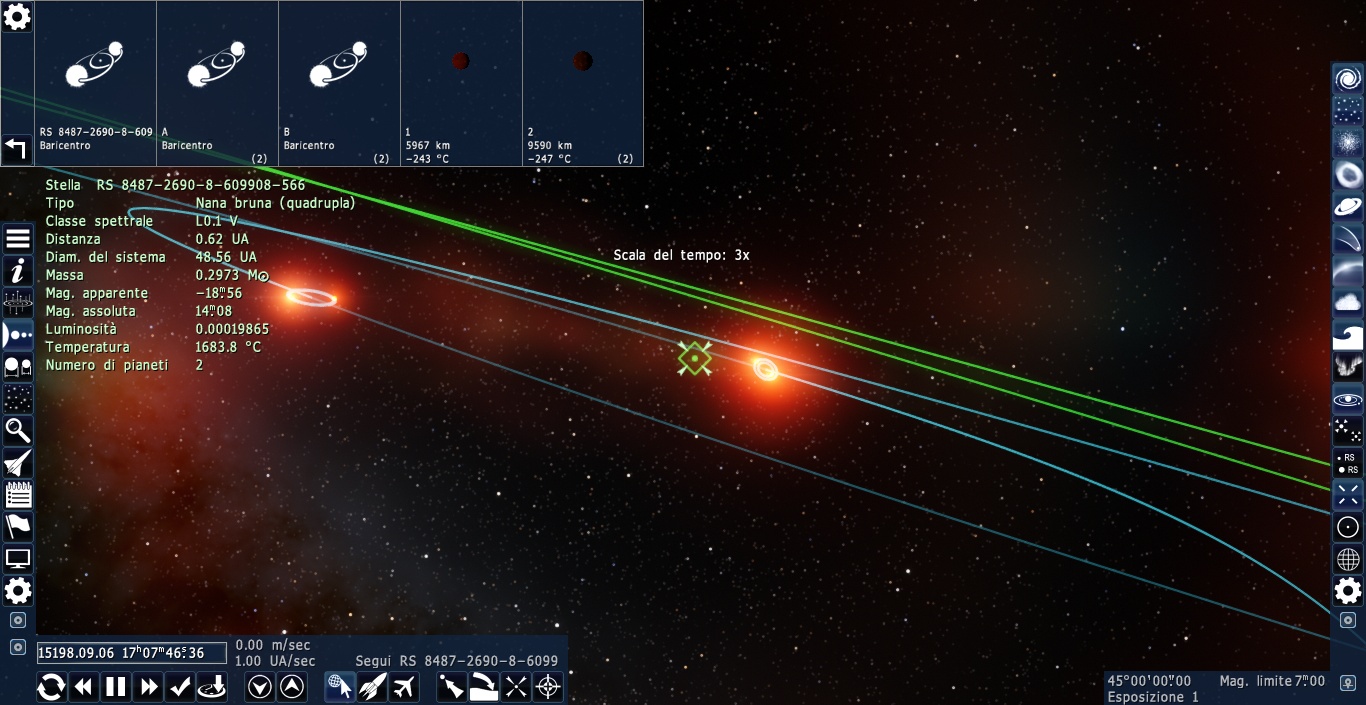Go back using the system browser arrow
Viewport: 1366px width, 705px height.
[17, 149]
